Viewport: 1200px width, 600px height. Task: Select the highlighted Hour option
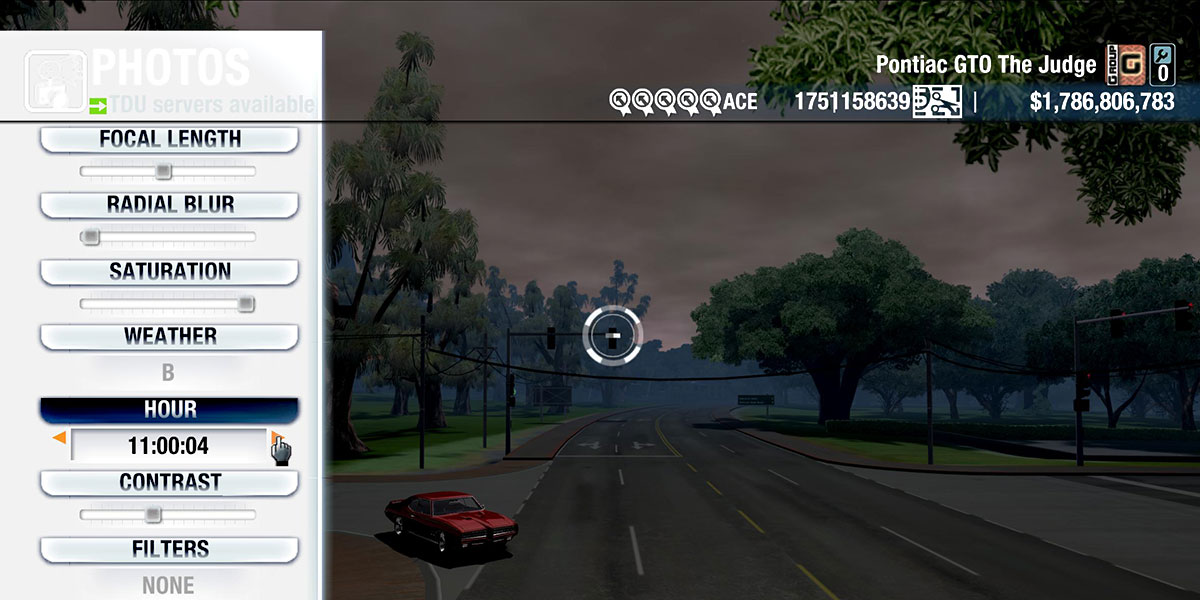(169, 410)
